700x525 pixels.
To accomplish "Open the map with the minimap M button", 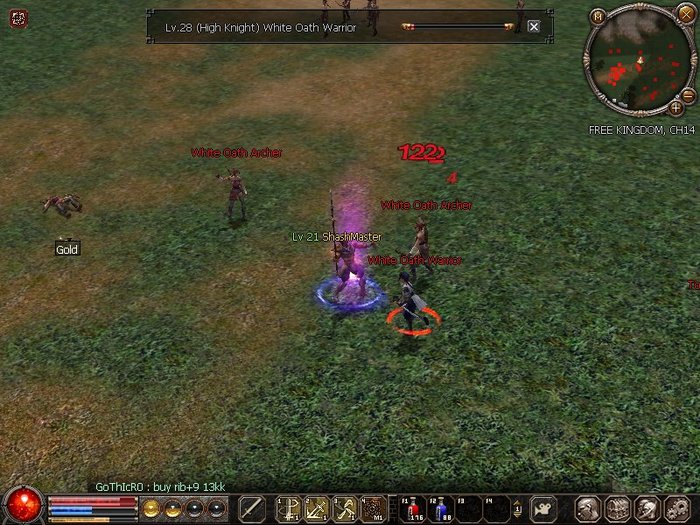I will tap(597, 16).
